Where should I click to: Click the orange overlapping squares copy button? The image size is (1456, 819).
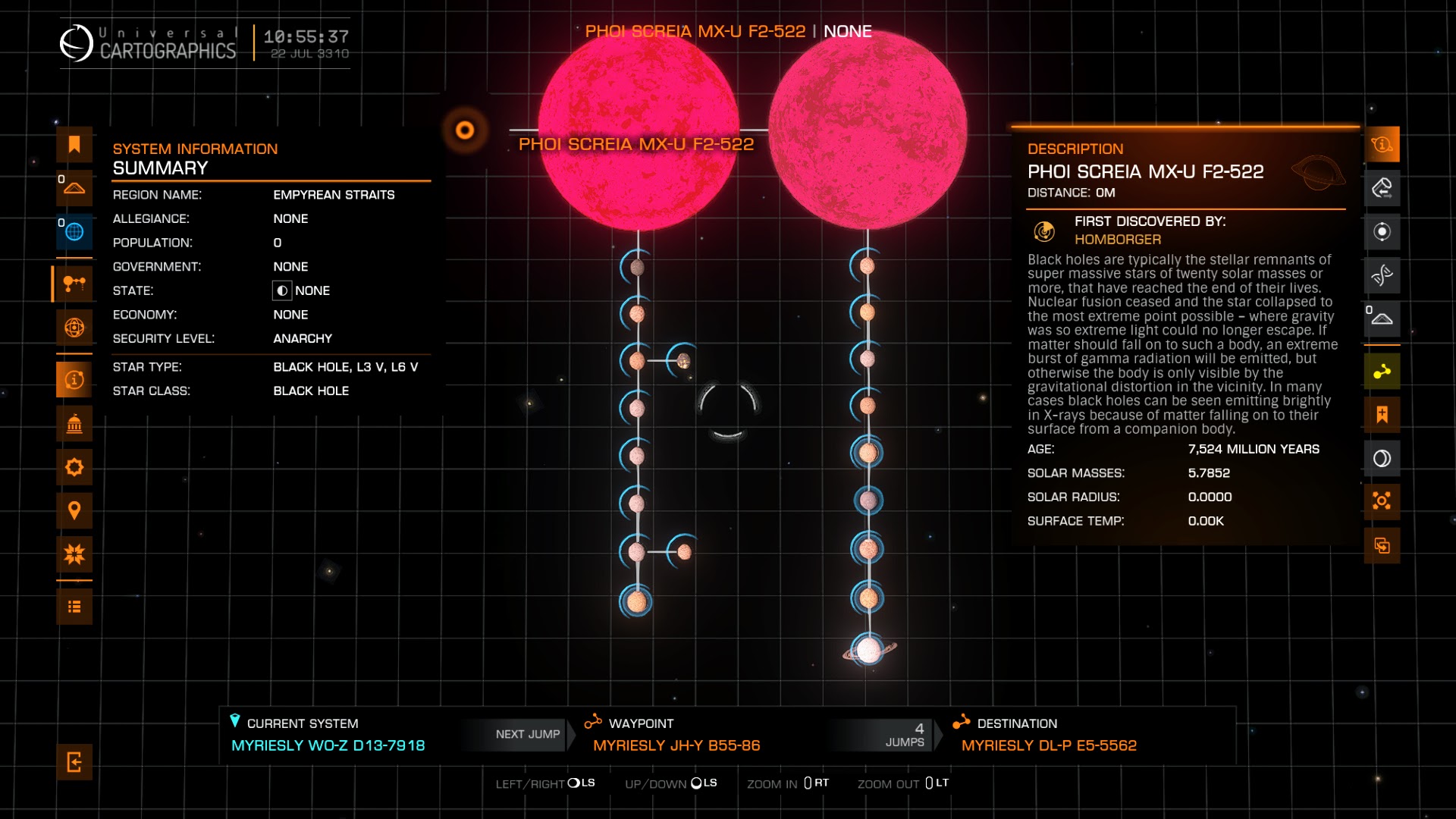click(1382, 545)
